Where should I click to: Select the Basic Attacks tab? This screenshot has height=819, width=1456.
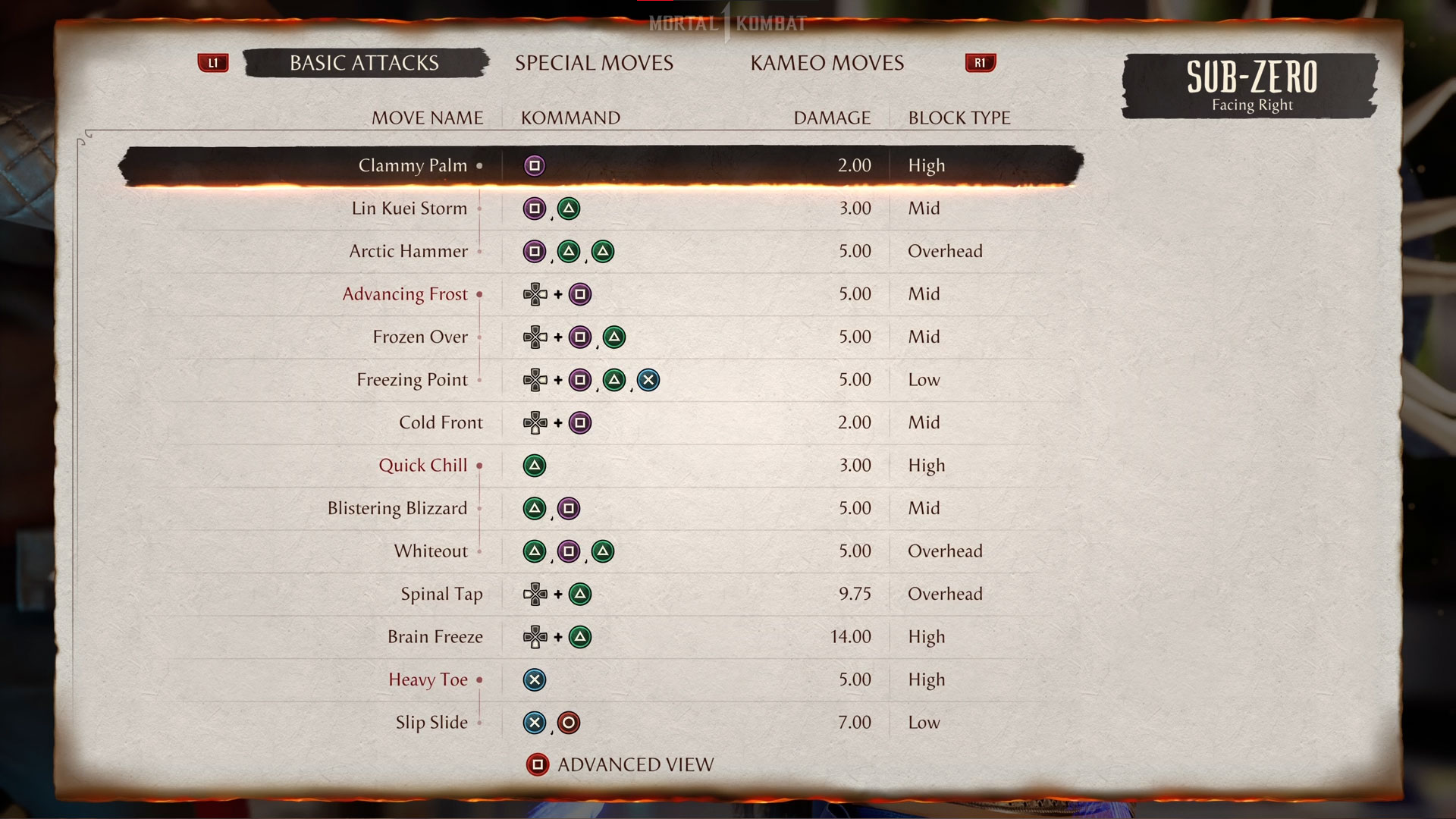(363, 63)
